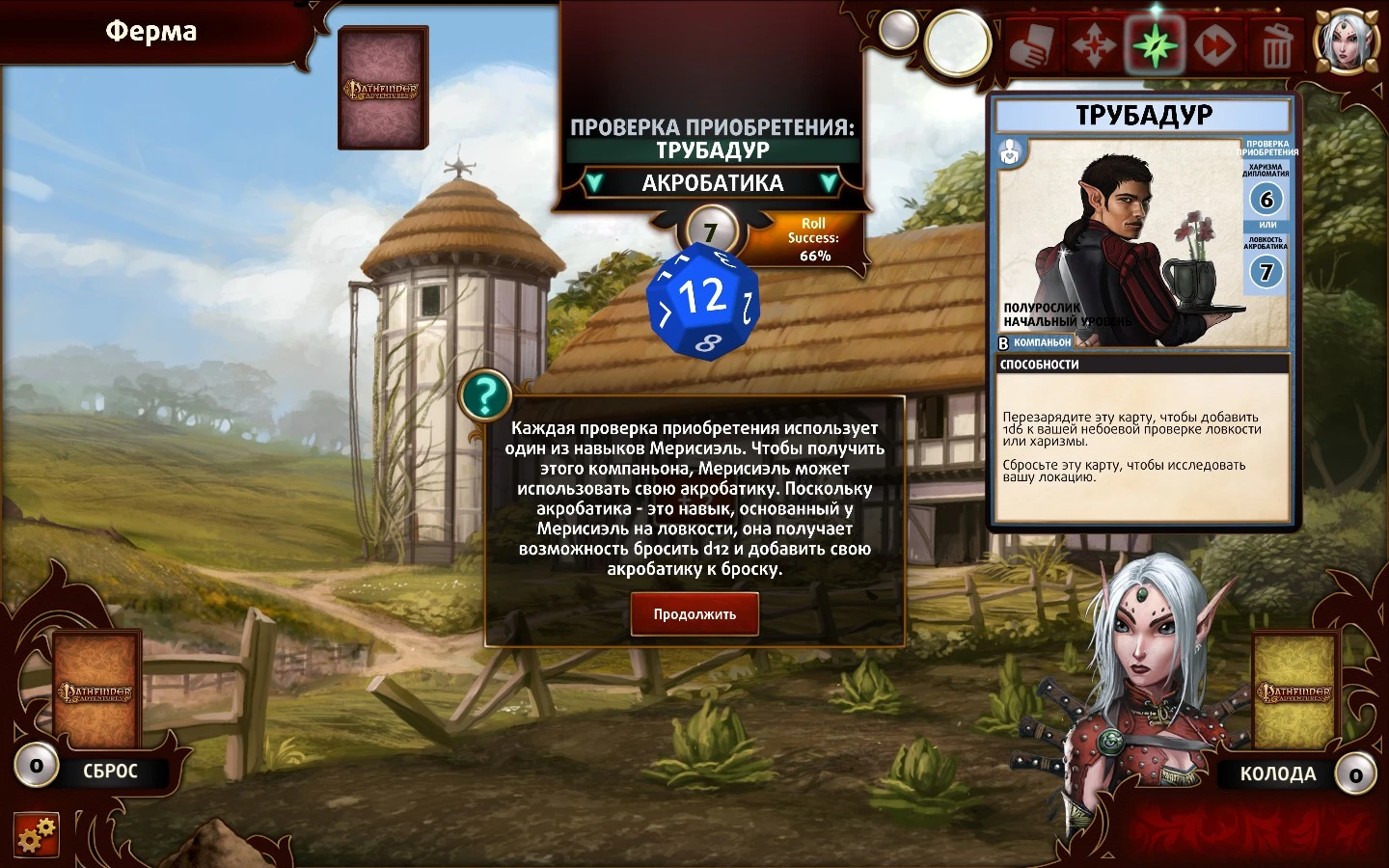Open the map movement icon with four arrows

tap(1093, 45)
